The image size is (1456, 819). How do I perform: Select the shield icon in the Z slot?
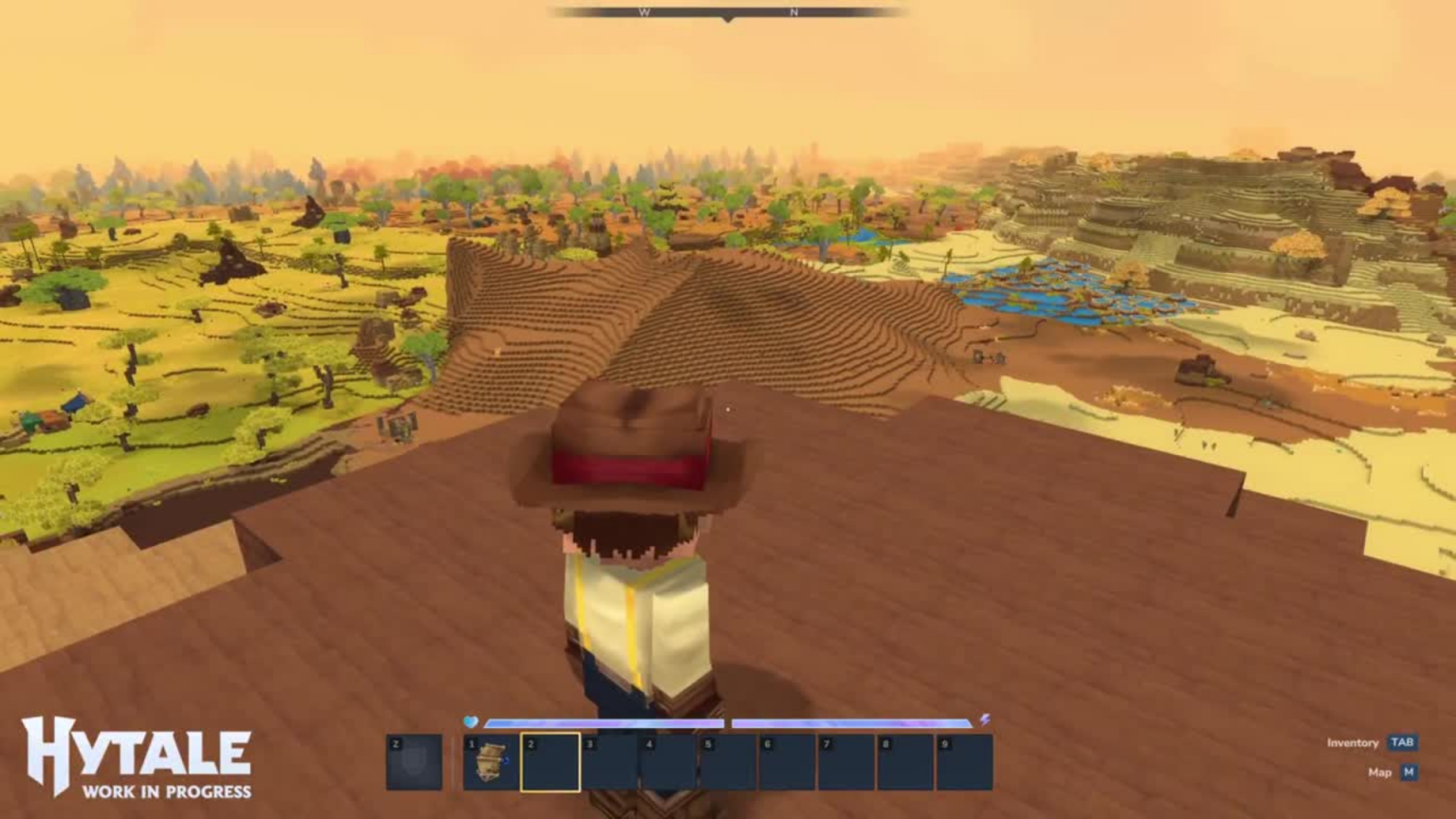tap(413, 762)
